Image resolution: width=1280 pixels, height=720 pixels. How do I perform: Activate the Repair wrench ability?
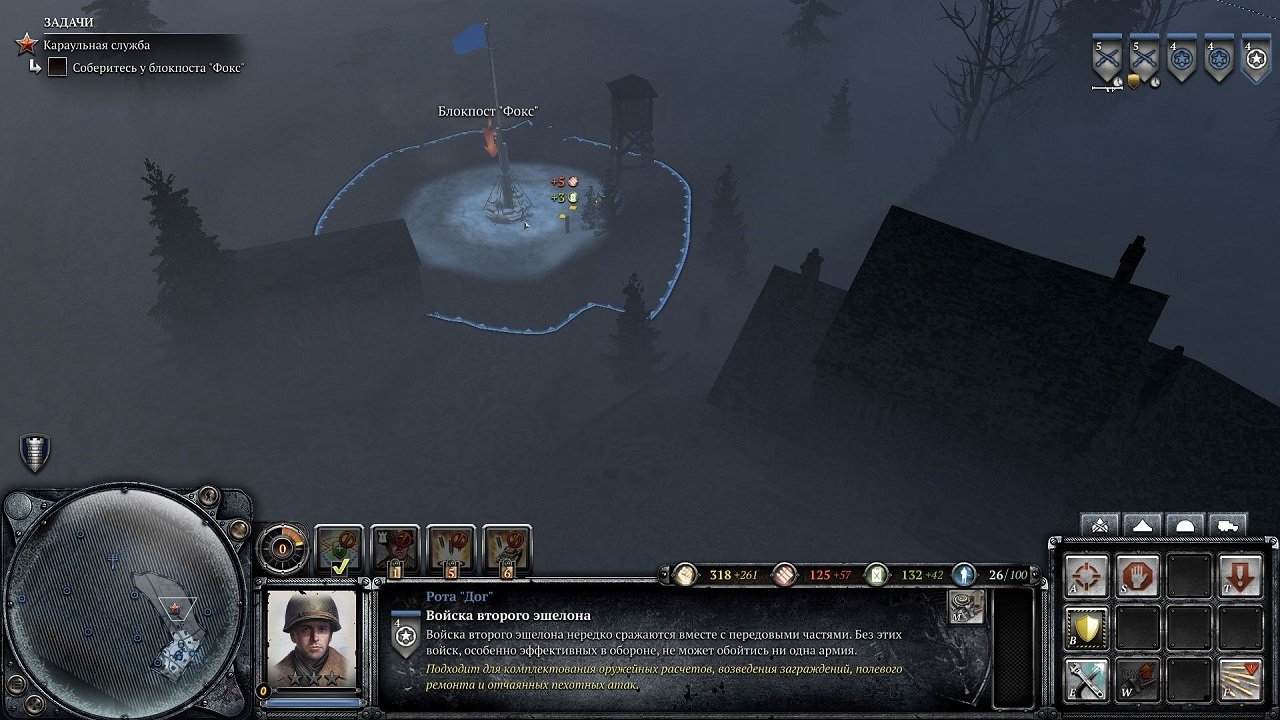point(1087,679)
